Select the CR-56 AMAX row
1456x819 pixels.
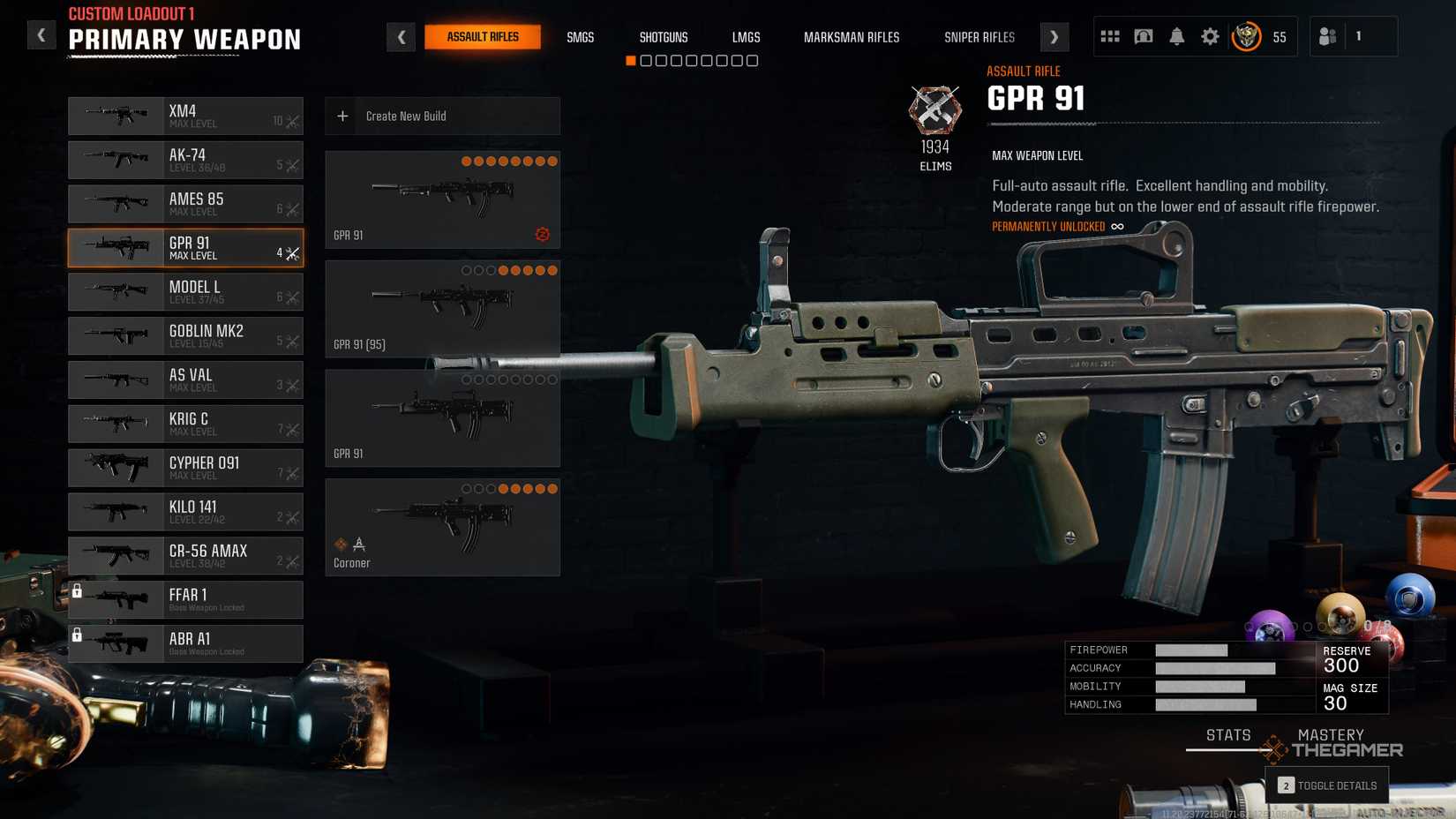tap(185, 556)
